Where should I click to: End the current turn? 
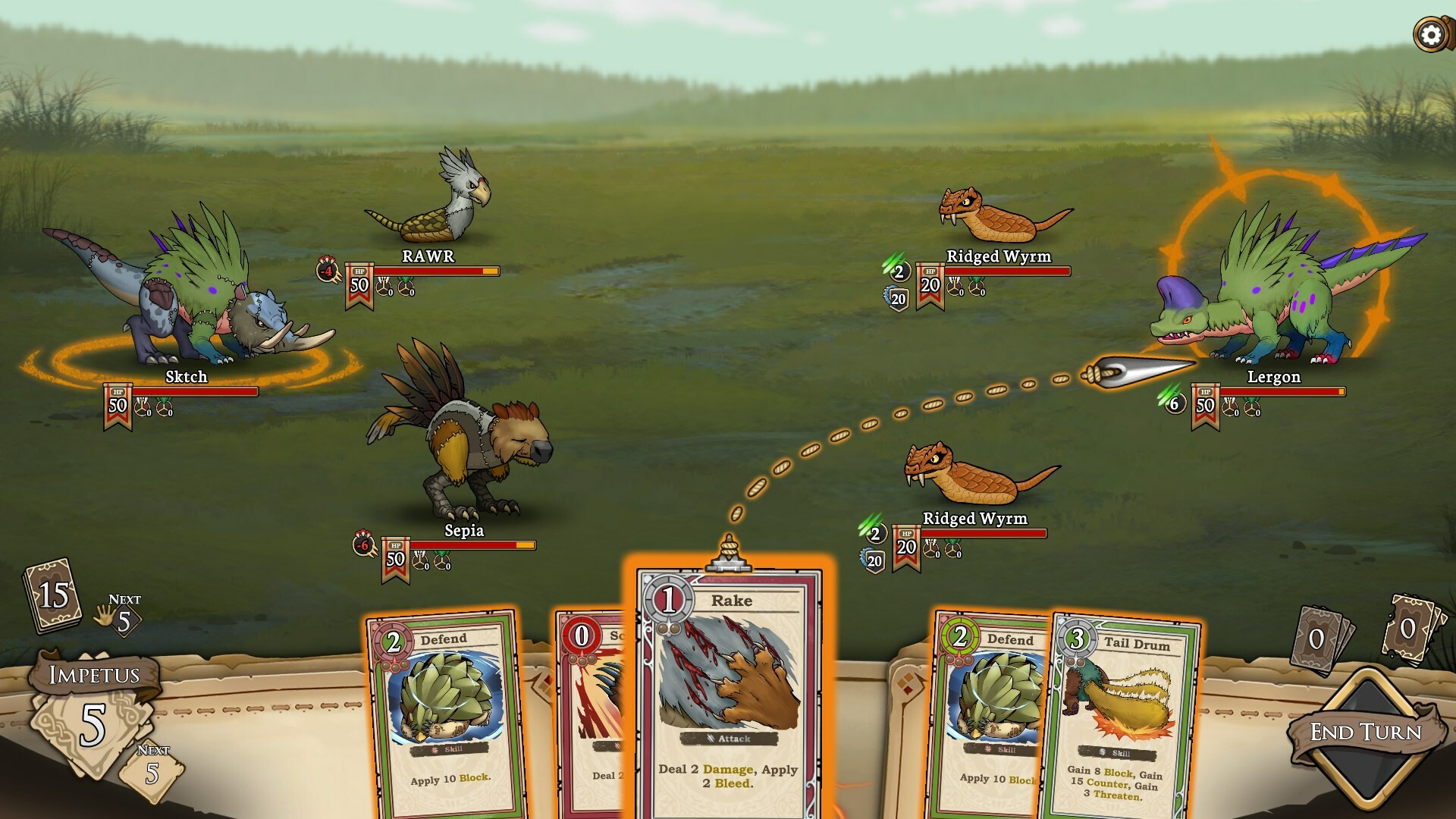click(1366, 733)
